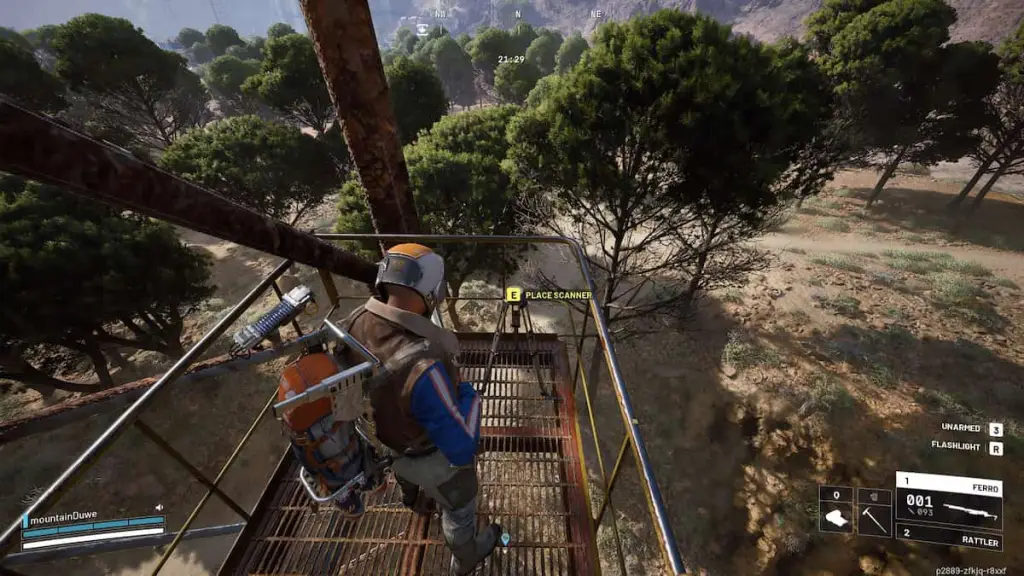Screen dimensions: 1024x576
Task: Click the speaker icon beside mountainDuwe
Action: coord(160,507)
